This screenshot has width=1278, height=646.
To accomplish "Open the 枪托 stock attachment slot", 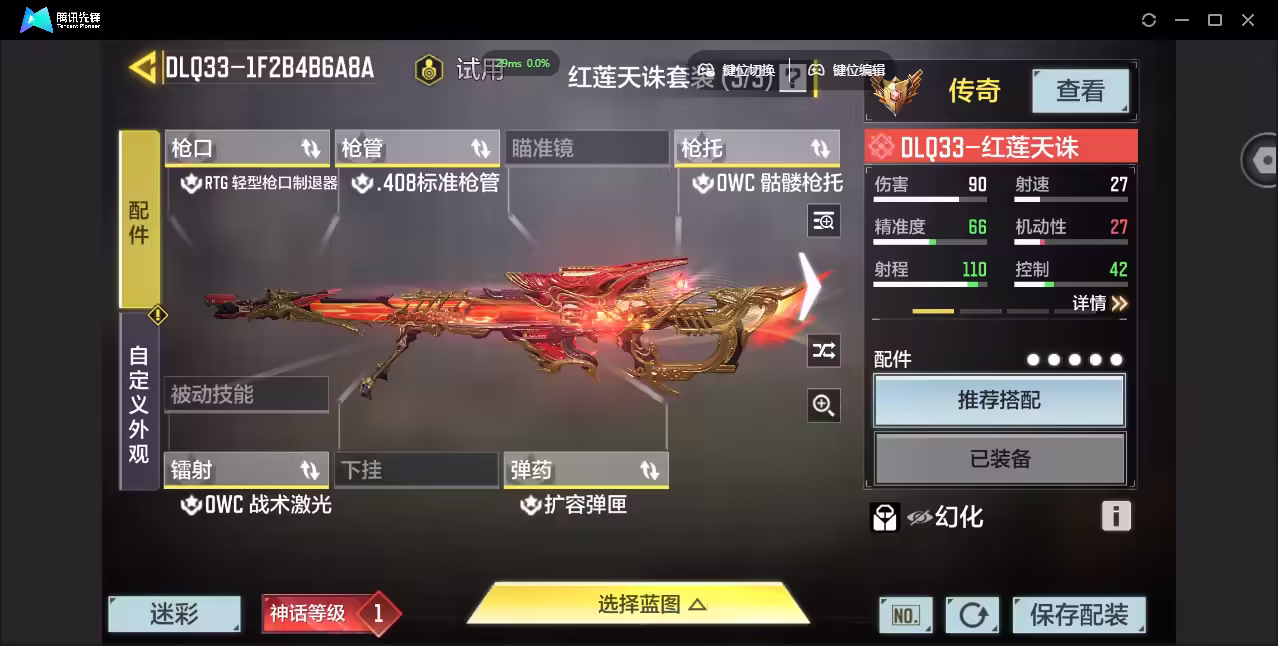I will pyautogui.click(x=756, y=149).
